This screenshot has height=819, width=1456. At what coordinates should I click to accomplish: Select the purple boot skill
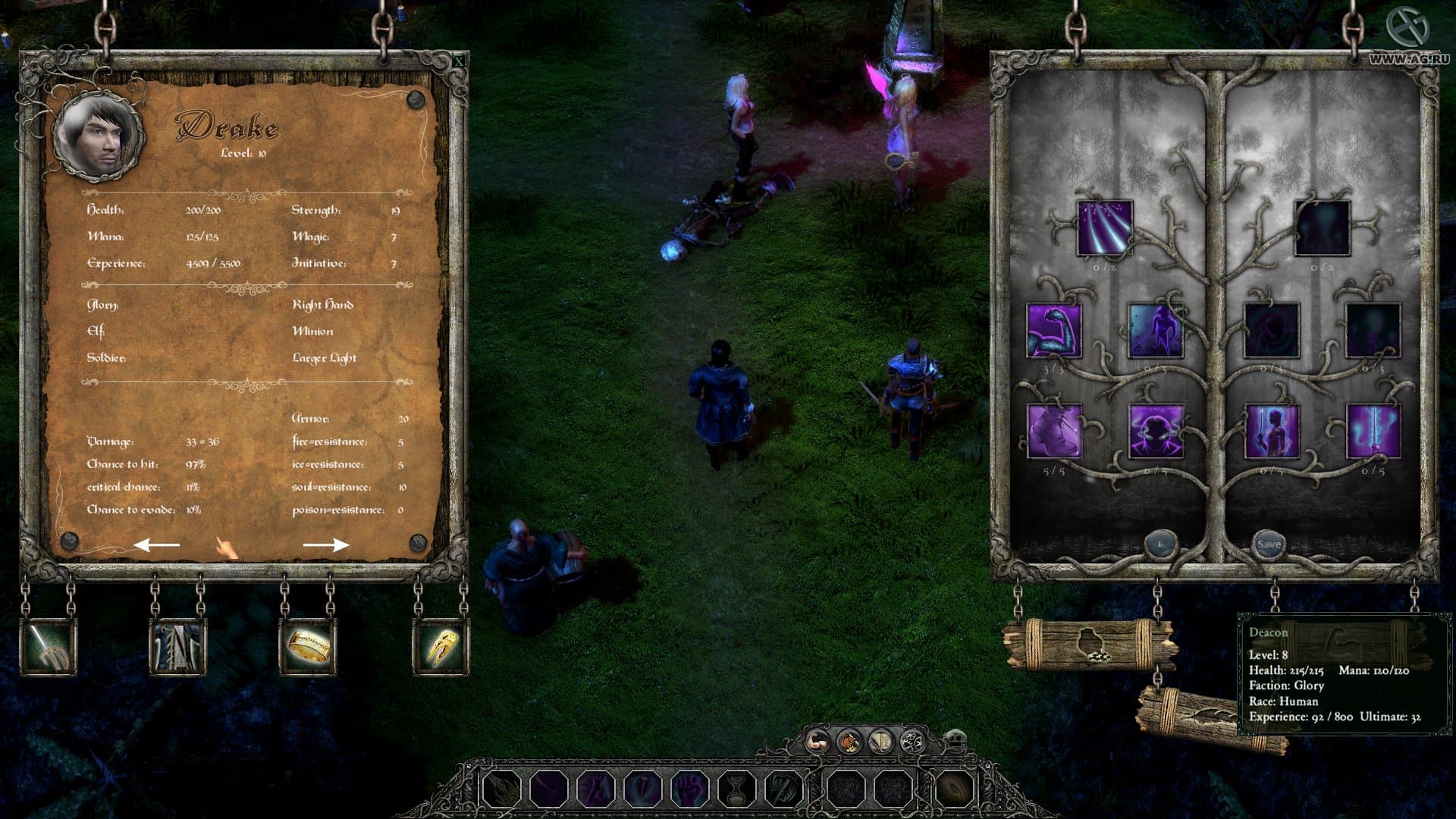1053,432
